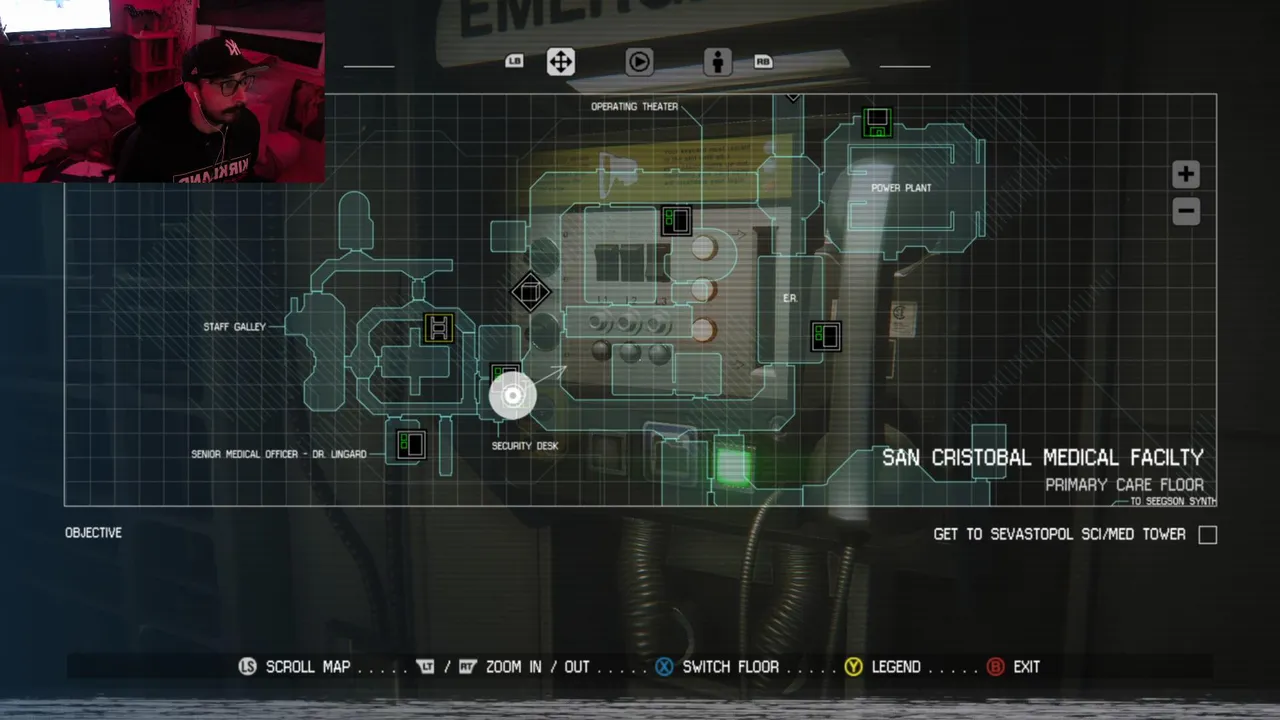Select the yellow ladder marker near Staff Galley
The width and height of the screenshot is (1280, 720).
click(438, 327)
